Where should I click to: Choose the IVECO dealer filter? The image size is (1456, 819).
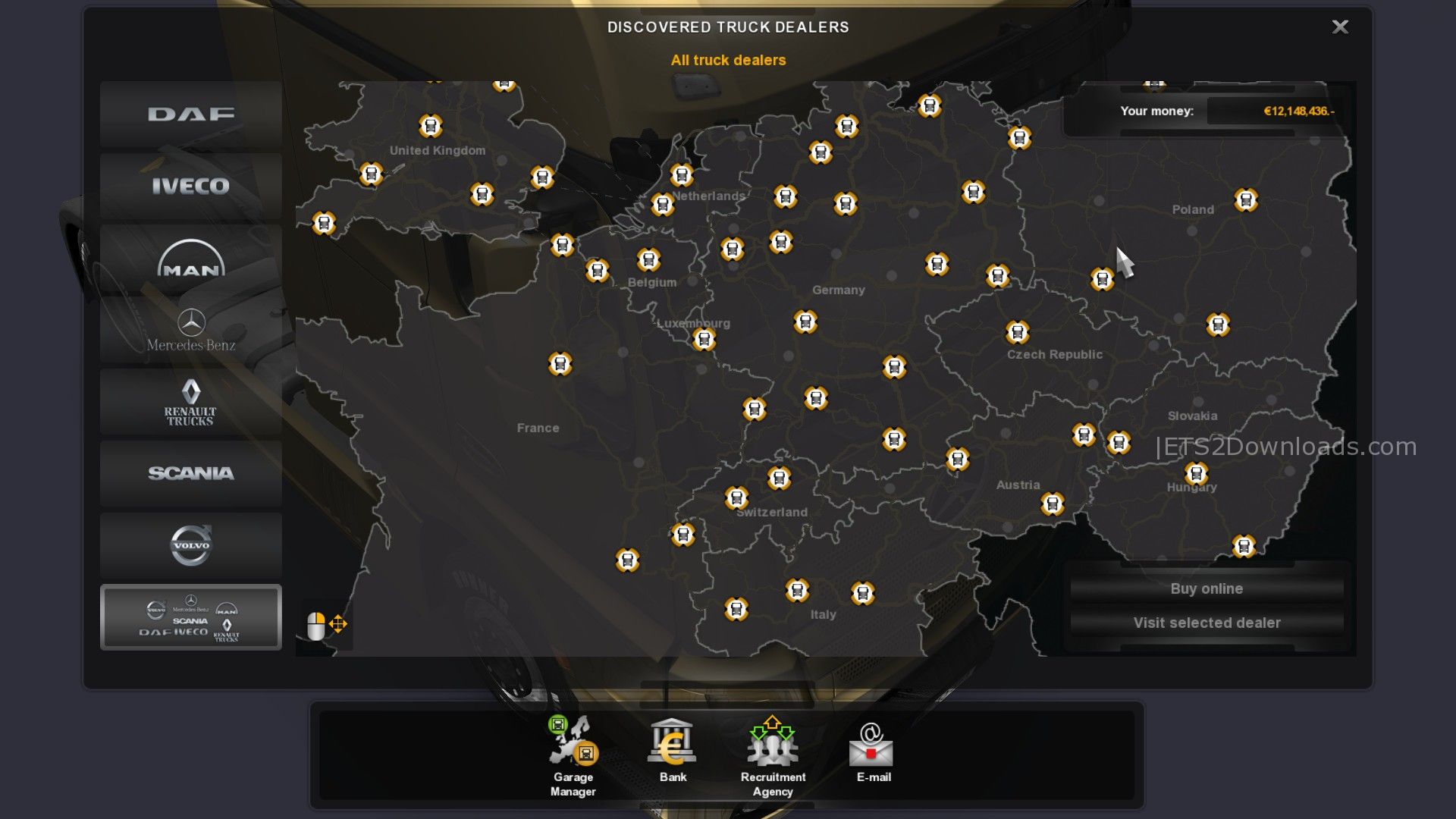pos(190,186)
